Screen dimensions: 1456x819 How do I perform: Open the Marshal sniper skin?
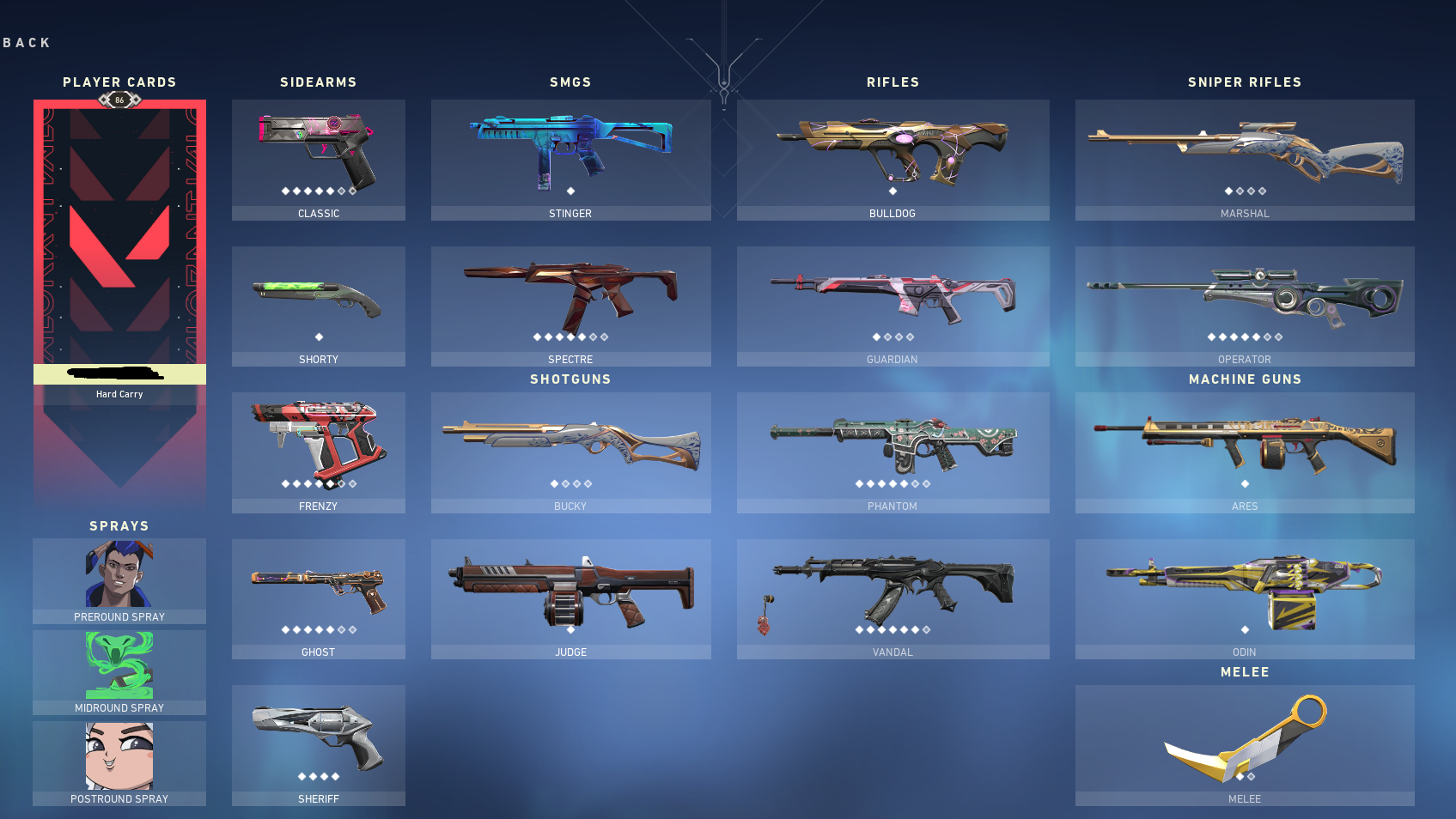pyautogui.click(x=1244, y=155)
